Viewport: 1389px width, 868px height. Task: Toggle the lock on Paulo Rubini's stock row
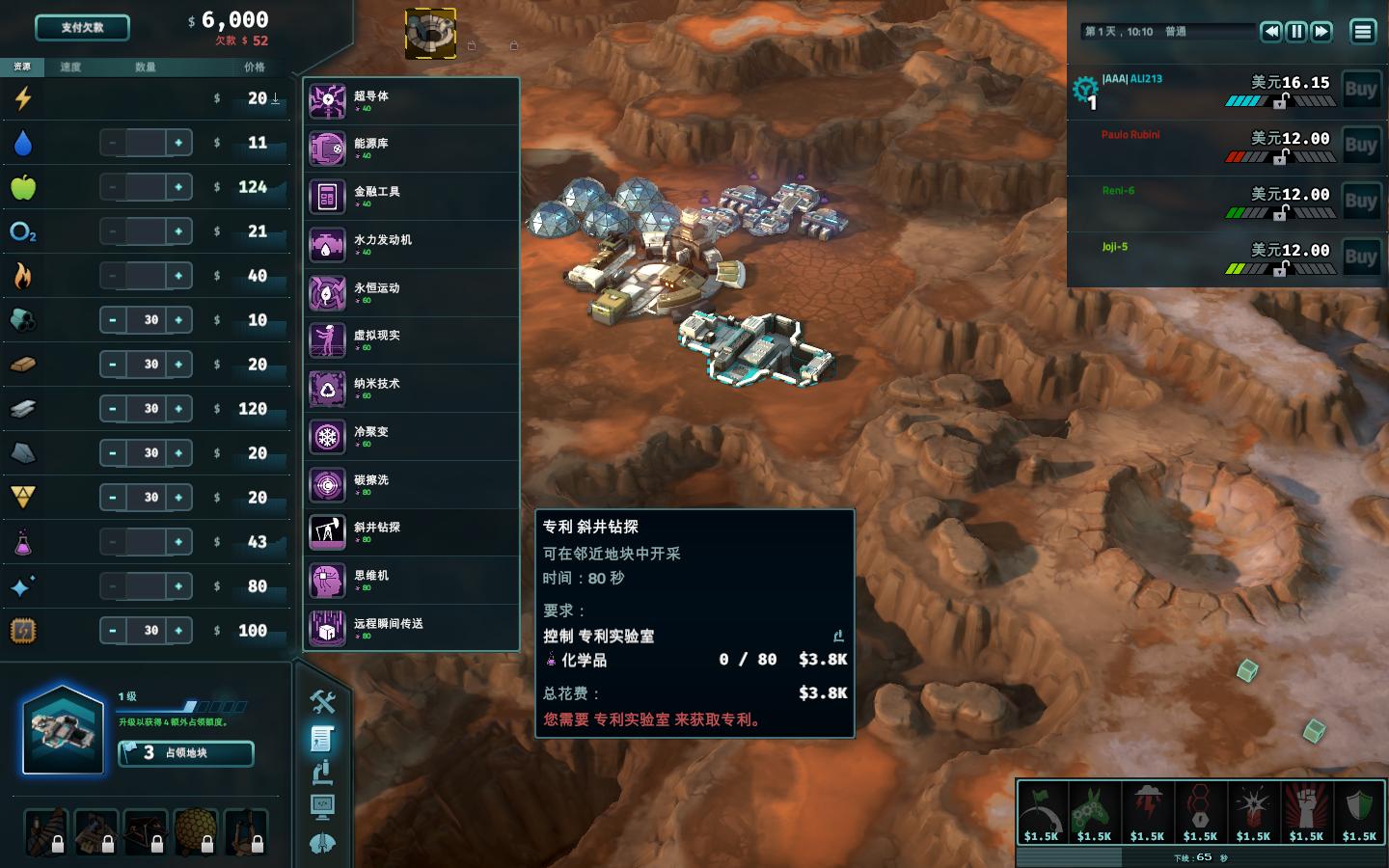(x=1279, y=157)
